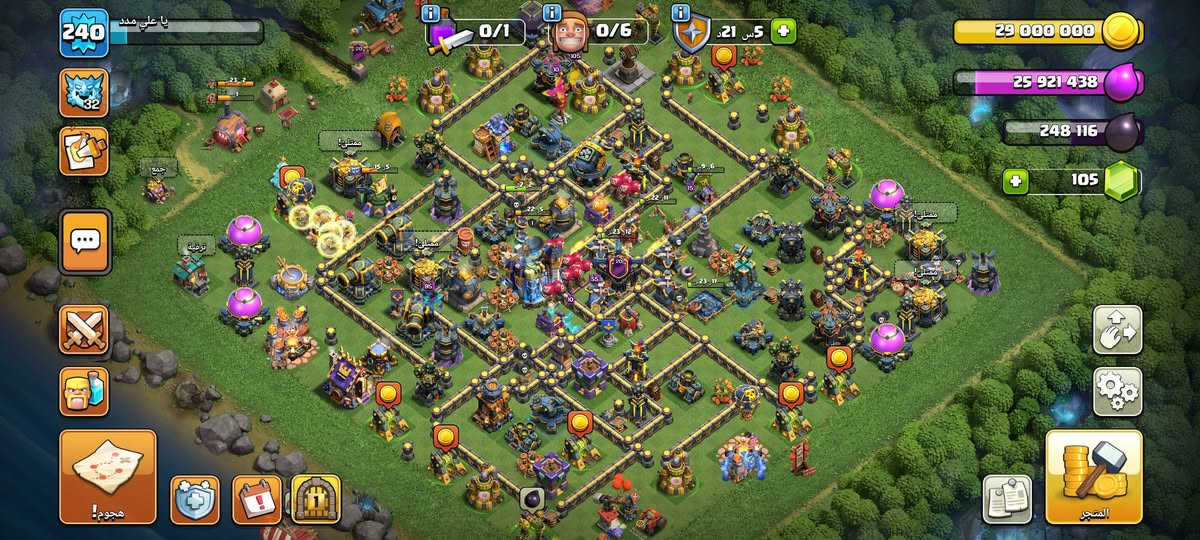Show info for the shield timer
The image size is (1200, 540).
682,14
